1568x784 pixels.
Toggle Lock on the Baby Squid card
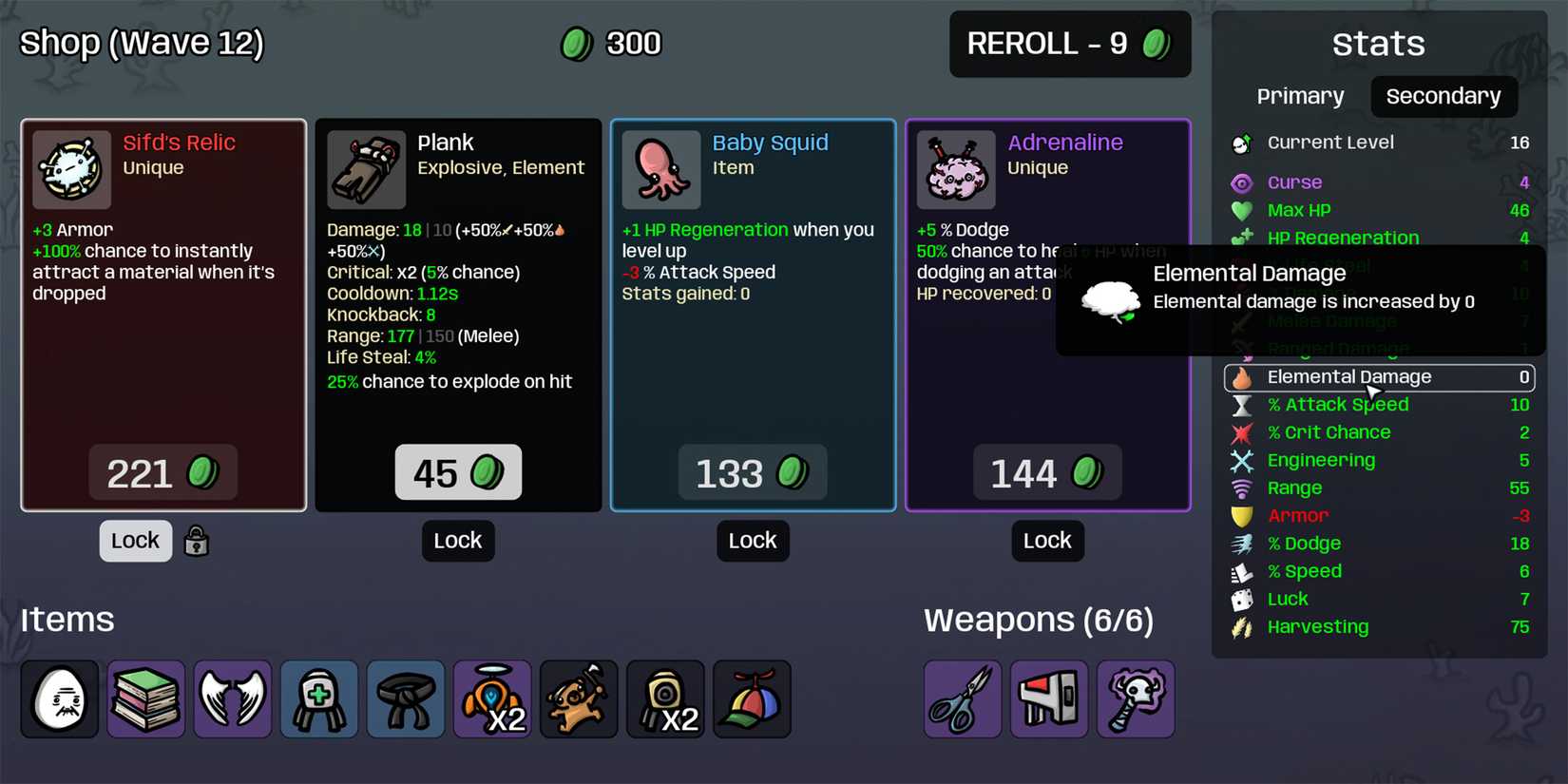coord(753,541)
